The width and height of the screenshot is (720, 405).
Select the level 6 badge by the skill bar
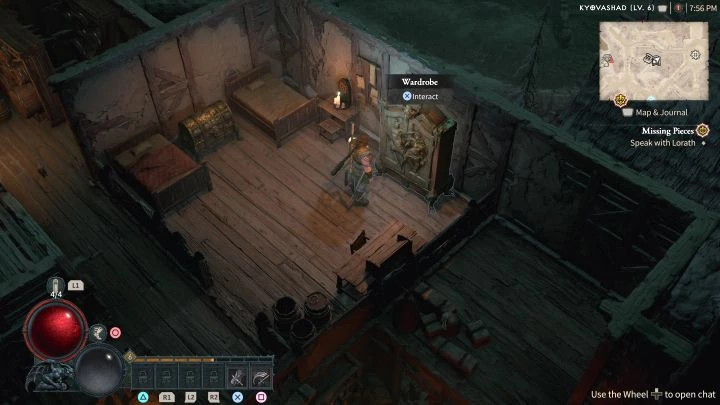click(130, 357)
